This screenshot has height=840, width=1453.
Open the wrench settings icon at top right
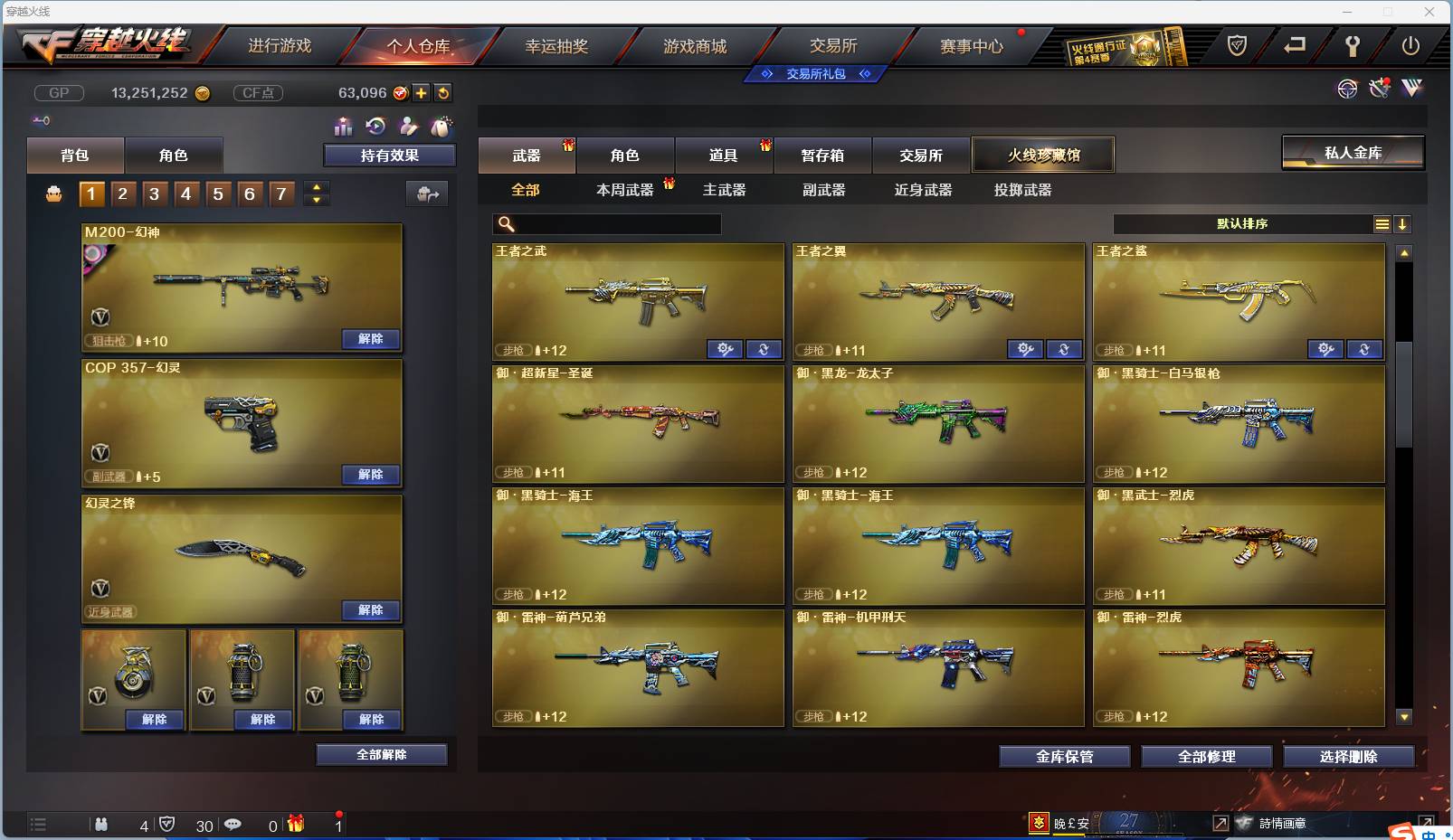point(1353,46)
